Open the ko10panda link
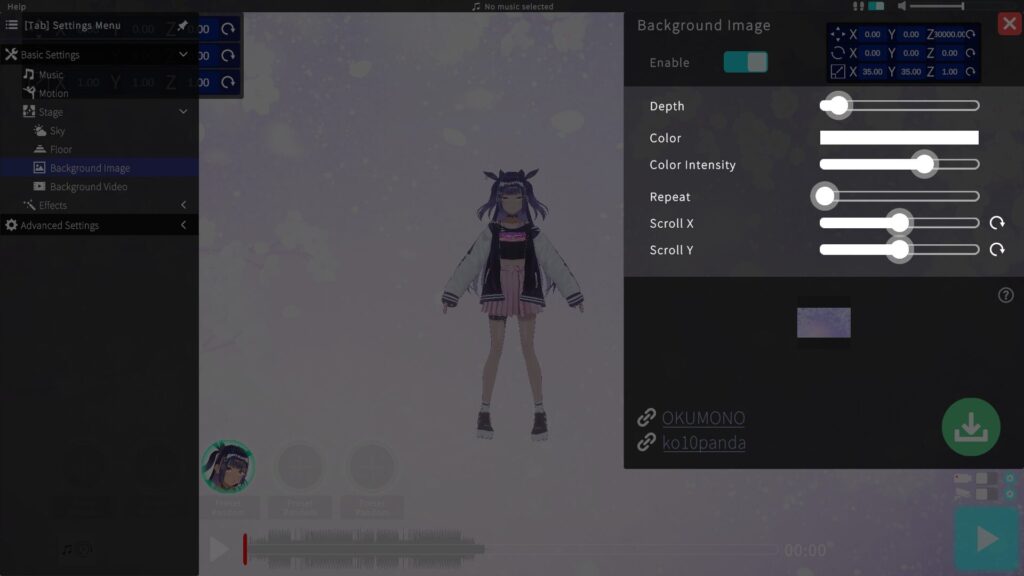 (x=703, y=442)
